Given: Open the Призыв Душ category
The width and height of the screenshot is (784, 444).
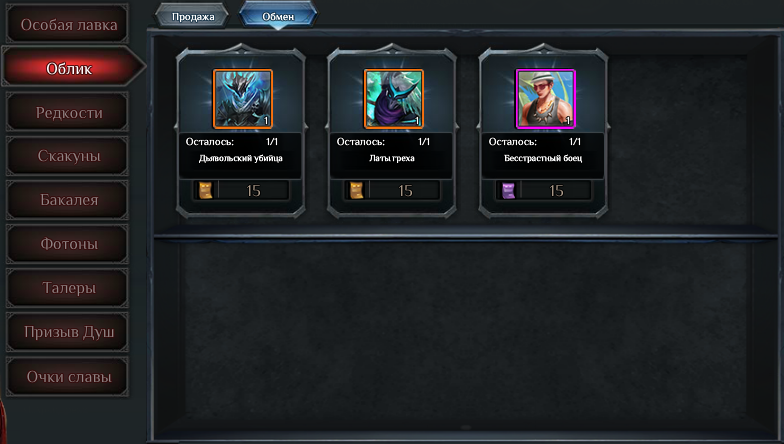Looking at the screenshot, I should (x=68, y=333).
